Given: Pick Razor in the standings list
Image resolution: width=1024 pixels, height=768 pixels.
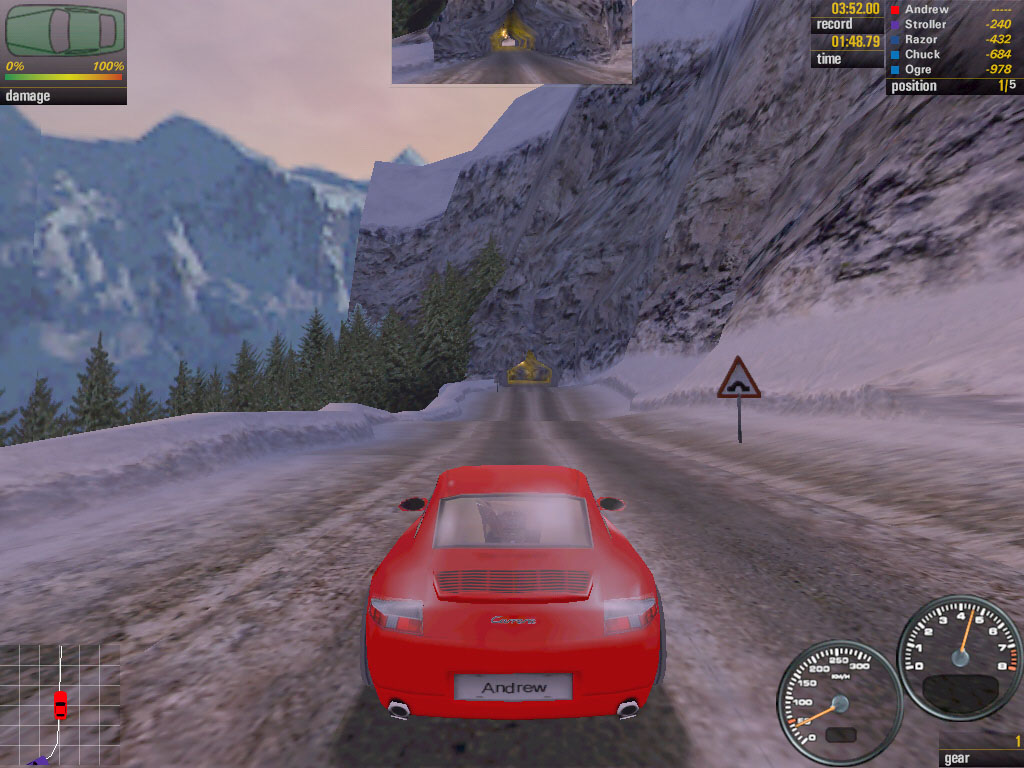Looking at the screenshot, I should [921, 39].
